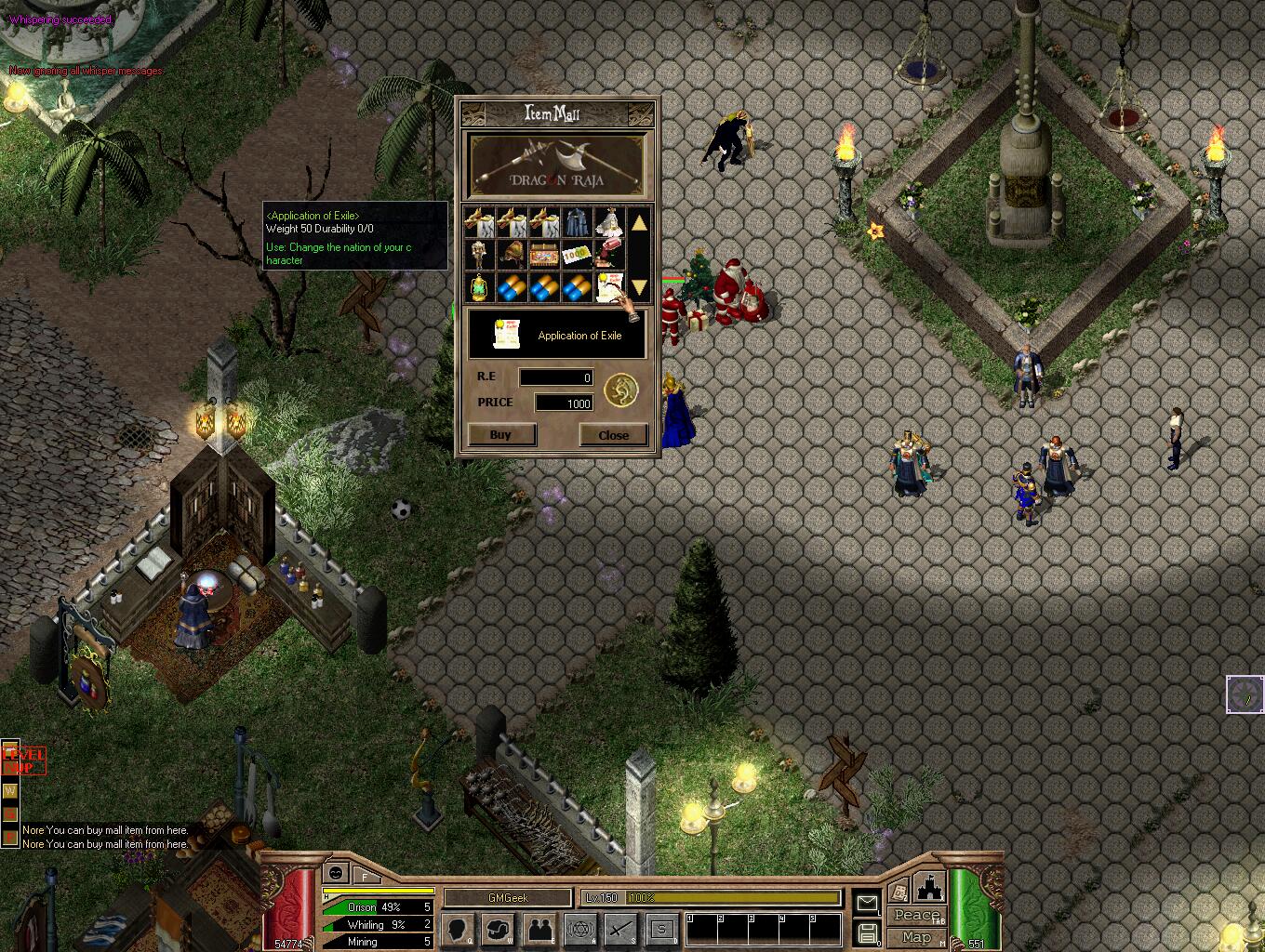
Task: Click the gold dragon coin emblem
Action: 621,390
